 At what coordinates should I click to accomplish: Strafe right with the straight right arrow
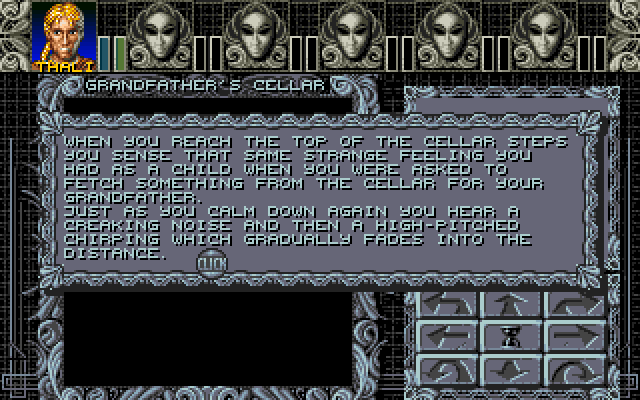tap(573, 336)
